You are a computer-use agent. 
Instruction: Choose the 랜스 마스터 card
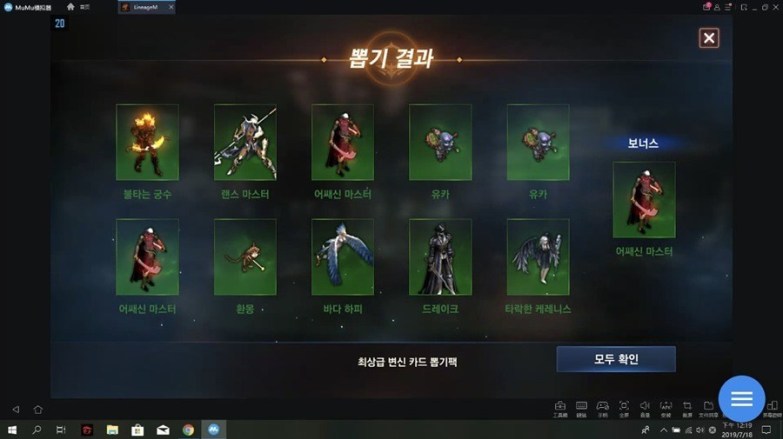pyautogui.click(x=245, y=142)
